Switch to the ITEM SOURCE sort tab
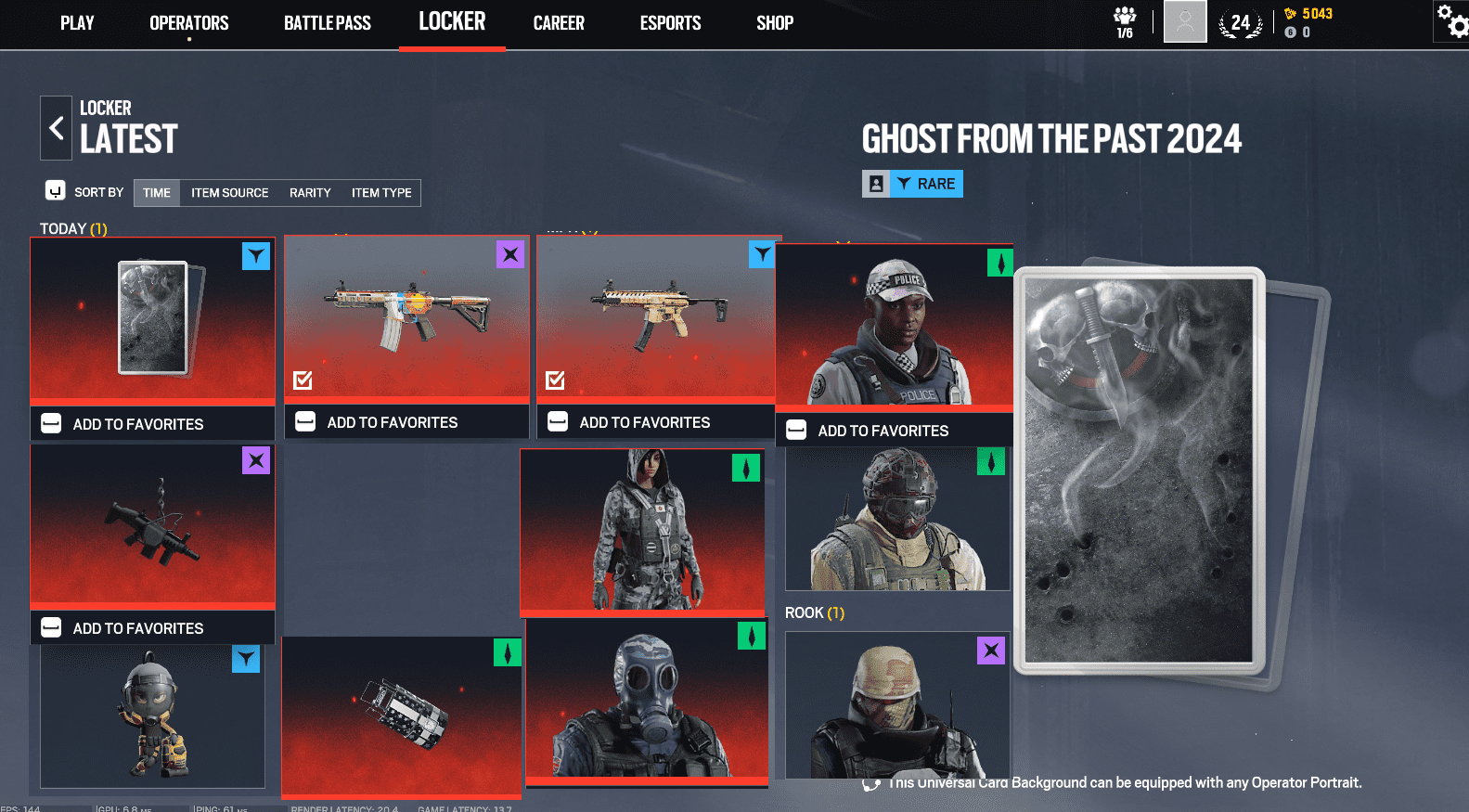The height and width of the screenshot is (812, 1469). [x=229, y=193]
